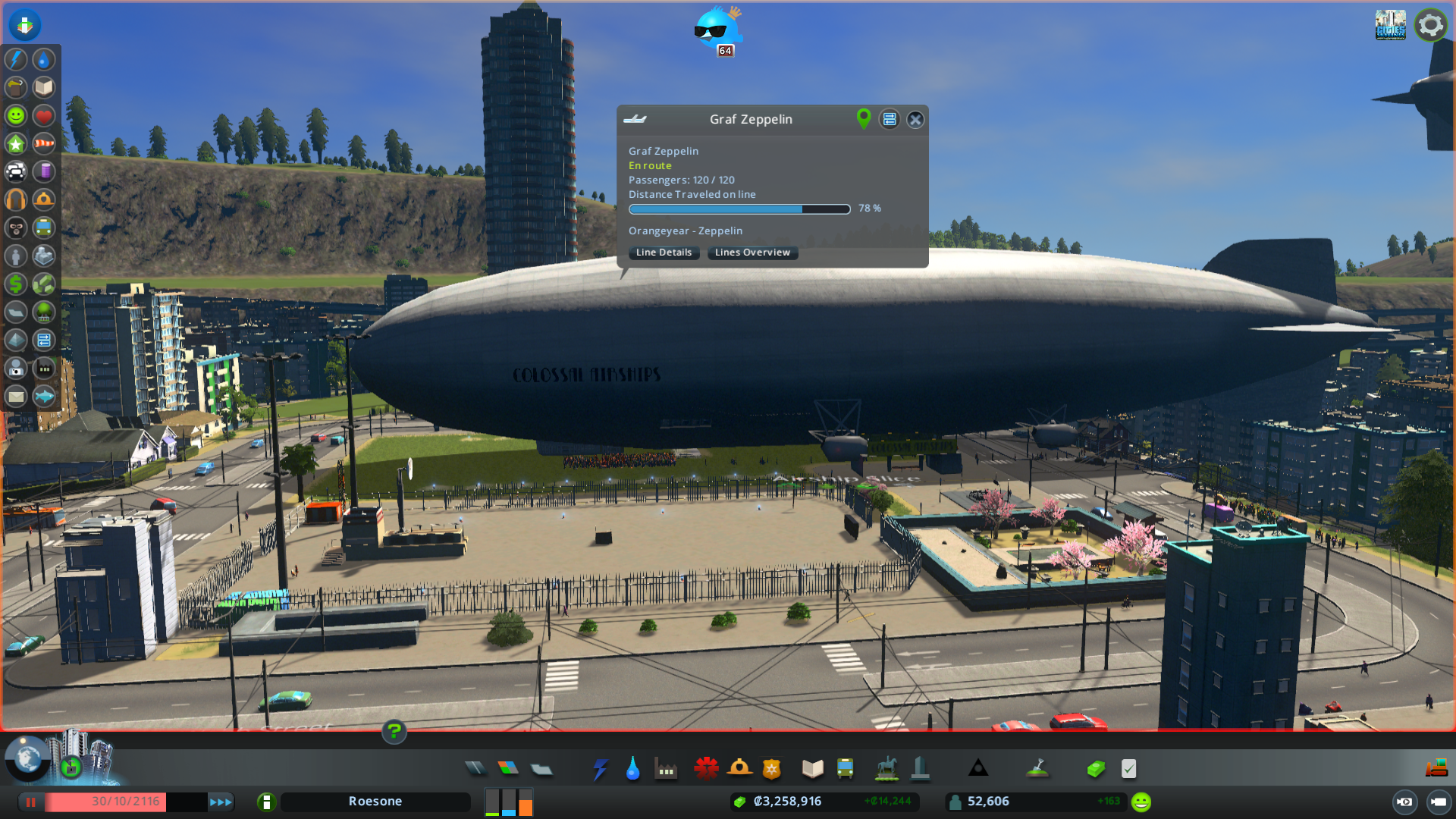Open the Police Department build menu

coord(772,768)
